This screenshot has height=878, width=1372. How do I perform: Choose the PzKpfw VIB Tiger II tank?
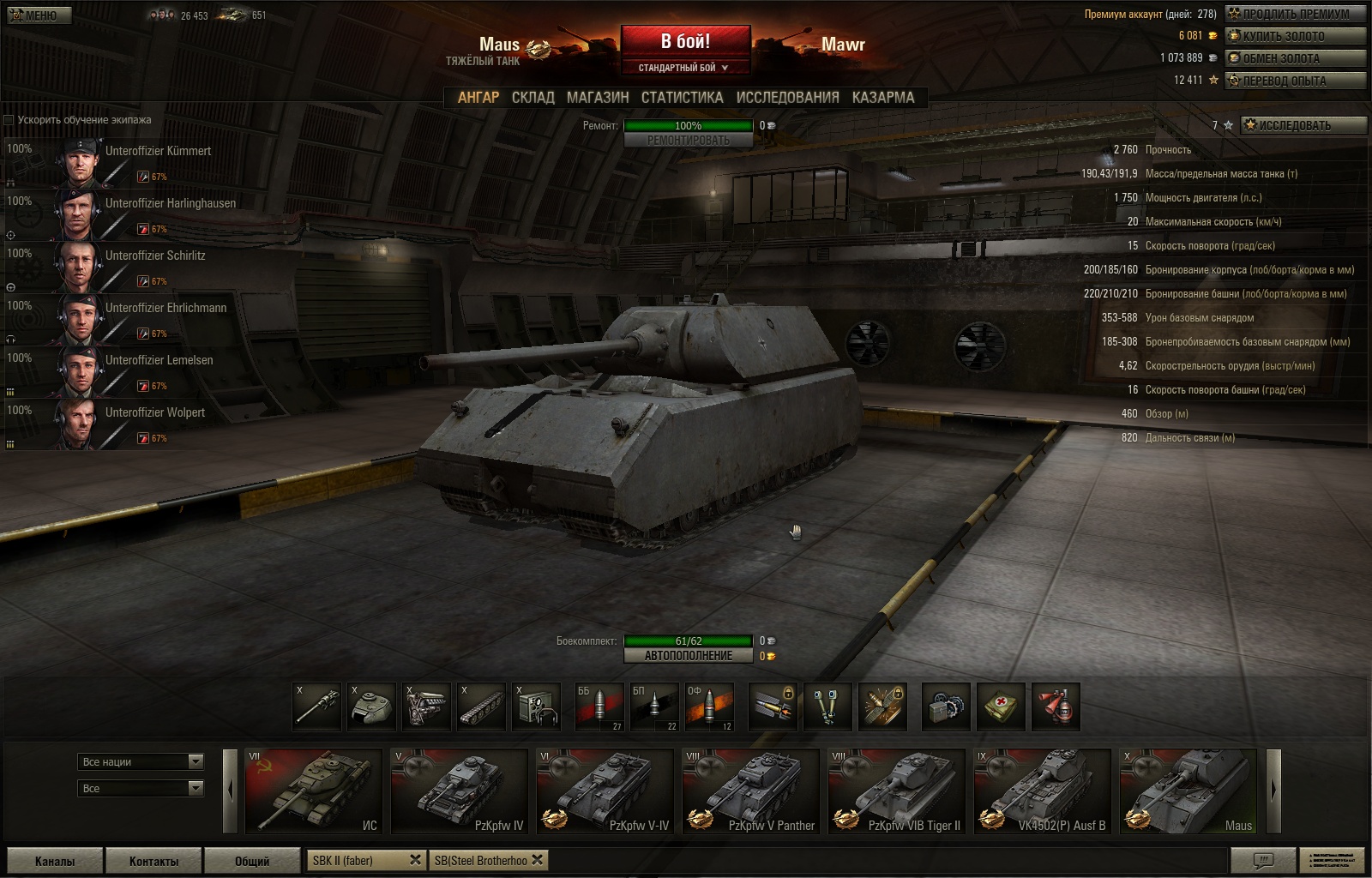(896, 791)
